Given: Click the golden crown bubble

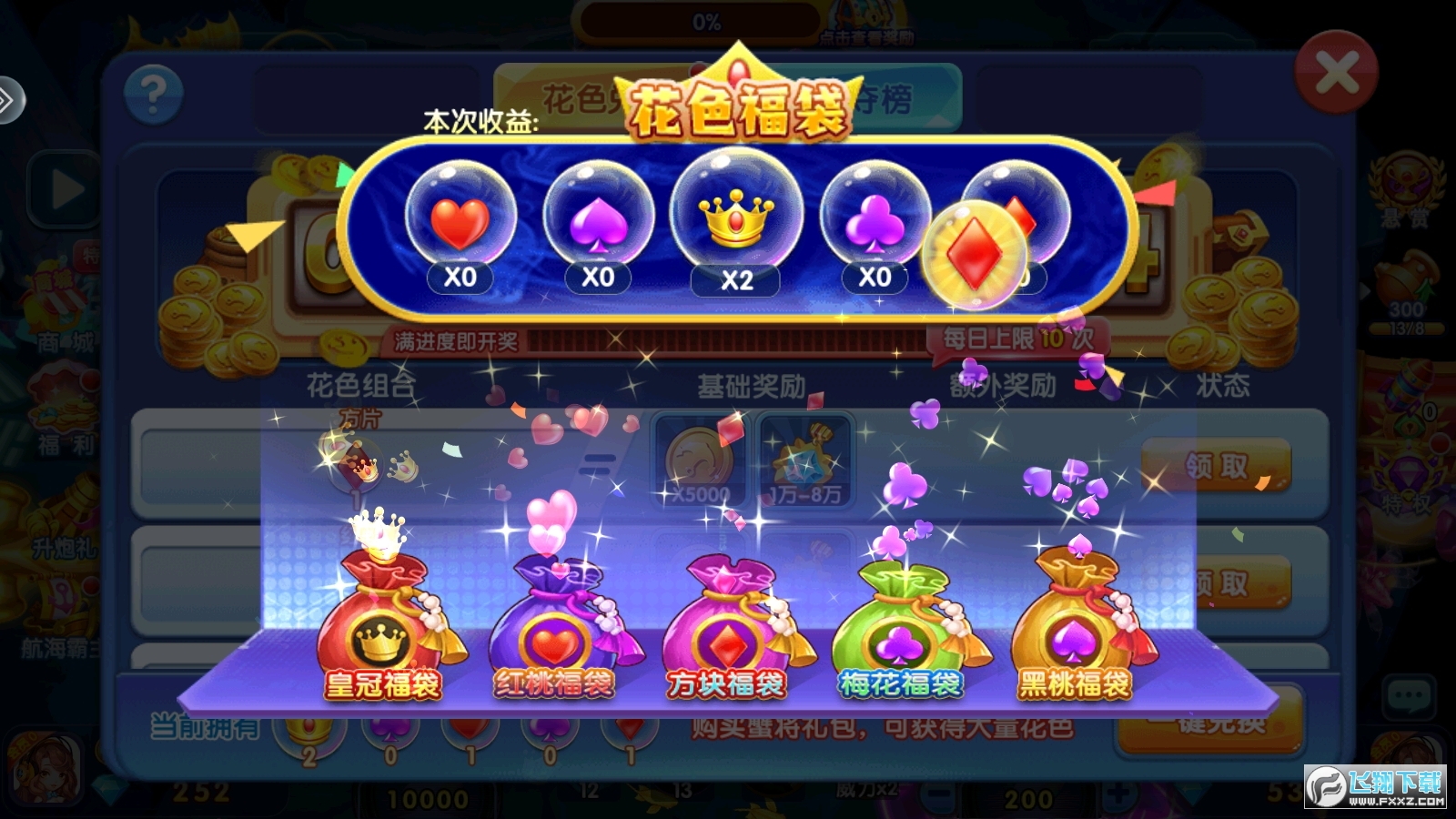Looking at the screenshot, I should (x=736, y=214).
